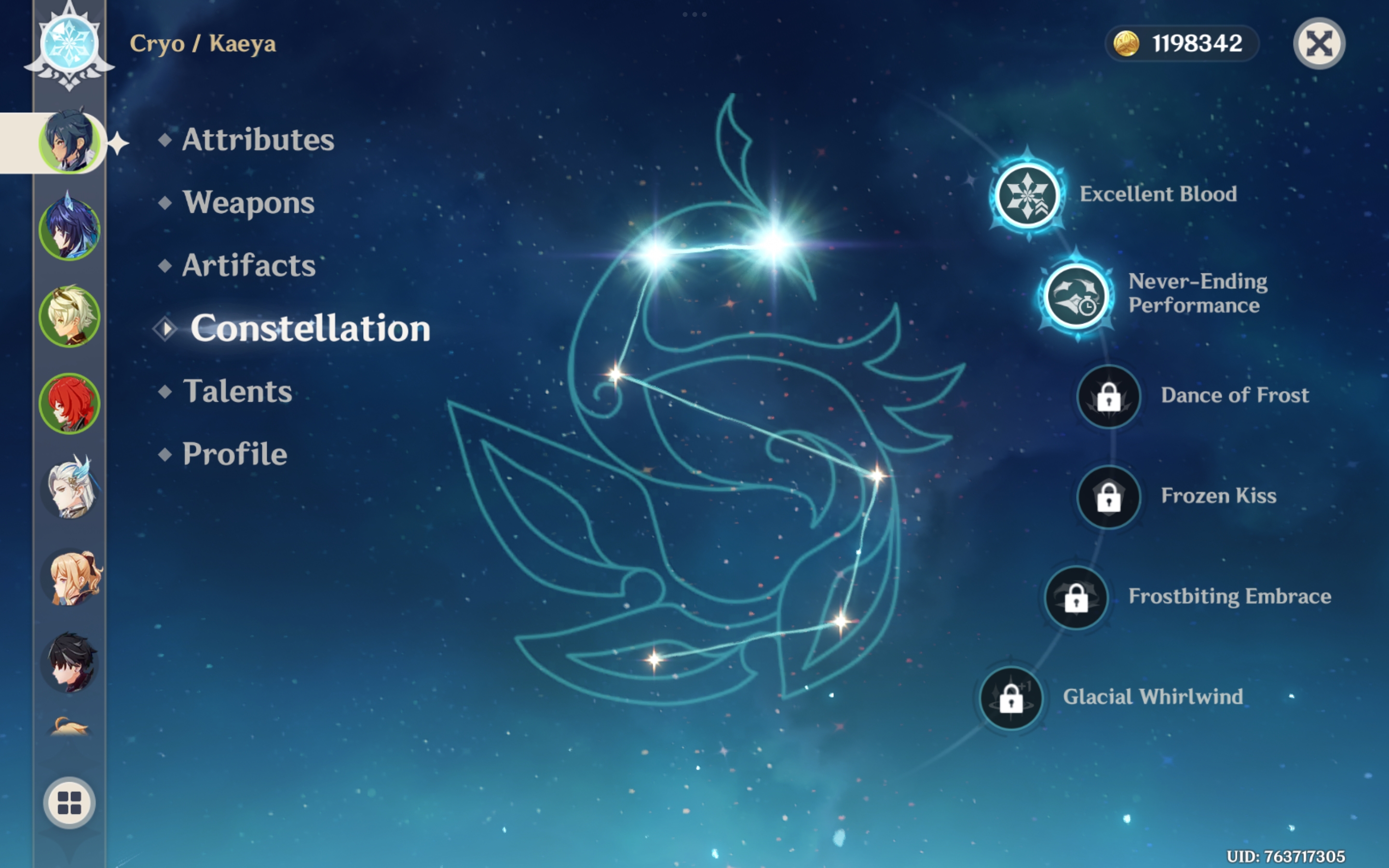1389x868 pixels.
Task: Open the party overview grid icon
Action: click(x=69, y=802)
